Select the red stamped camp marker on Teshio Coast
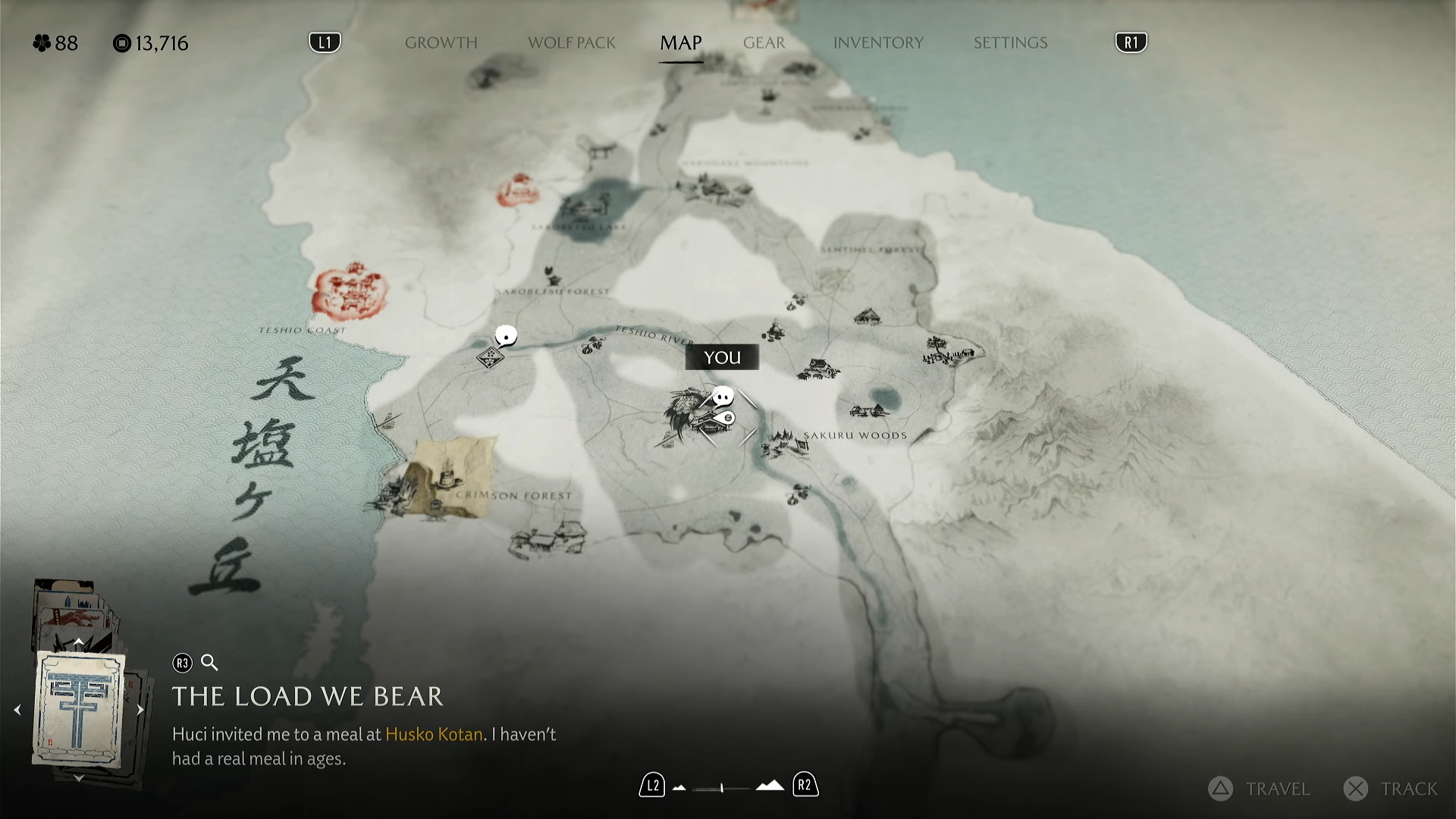The height and width of the screenshot is (819, 1456). [x=350, y=290]
